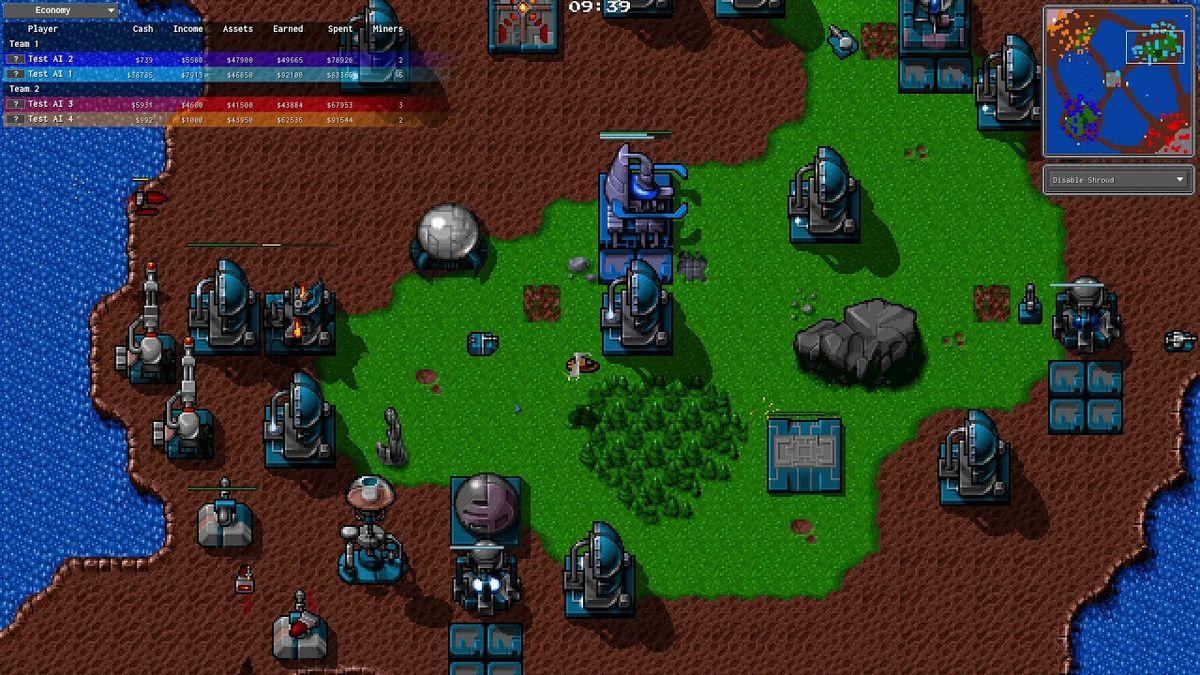This screenshot has height=675, width=1200.
Task: Select the Test AI 4 player row
Action: click(x=200, y=119)
